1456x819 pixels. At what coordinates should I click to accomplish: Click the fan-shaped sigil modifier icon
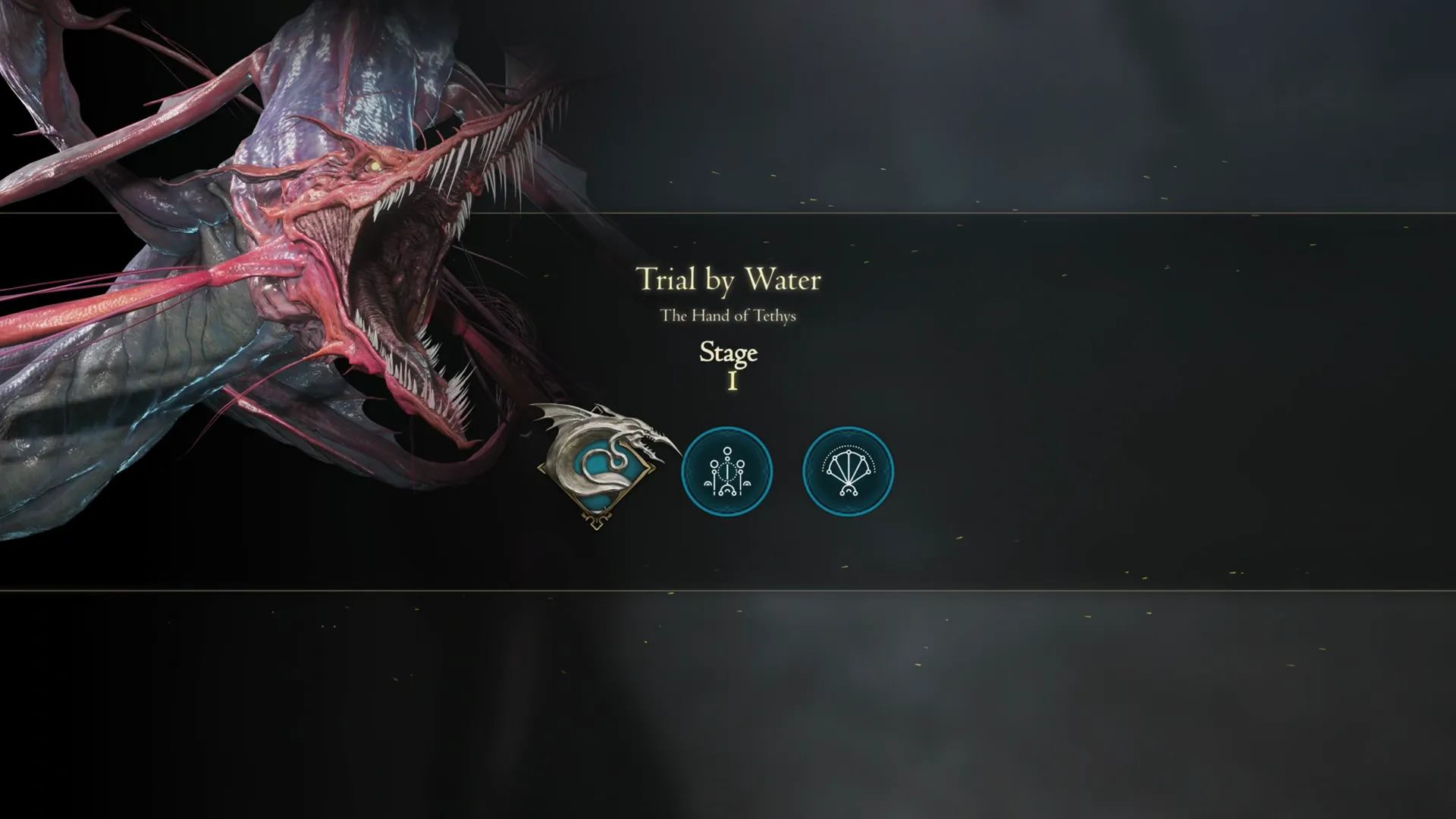click(x=848, y=471)
